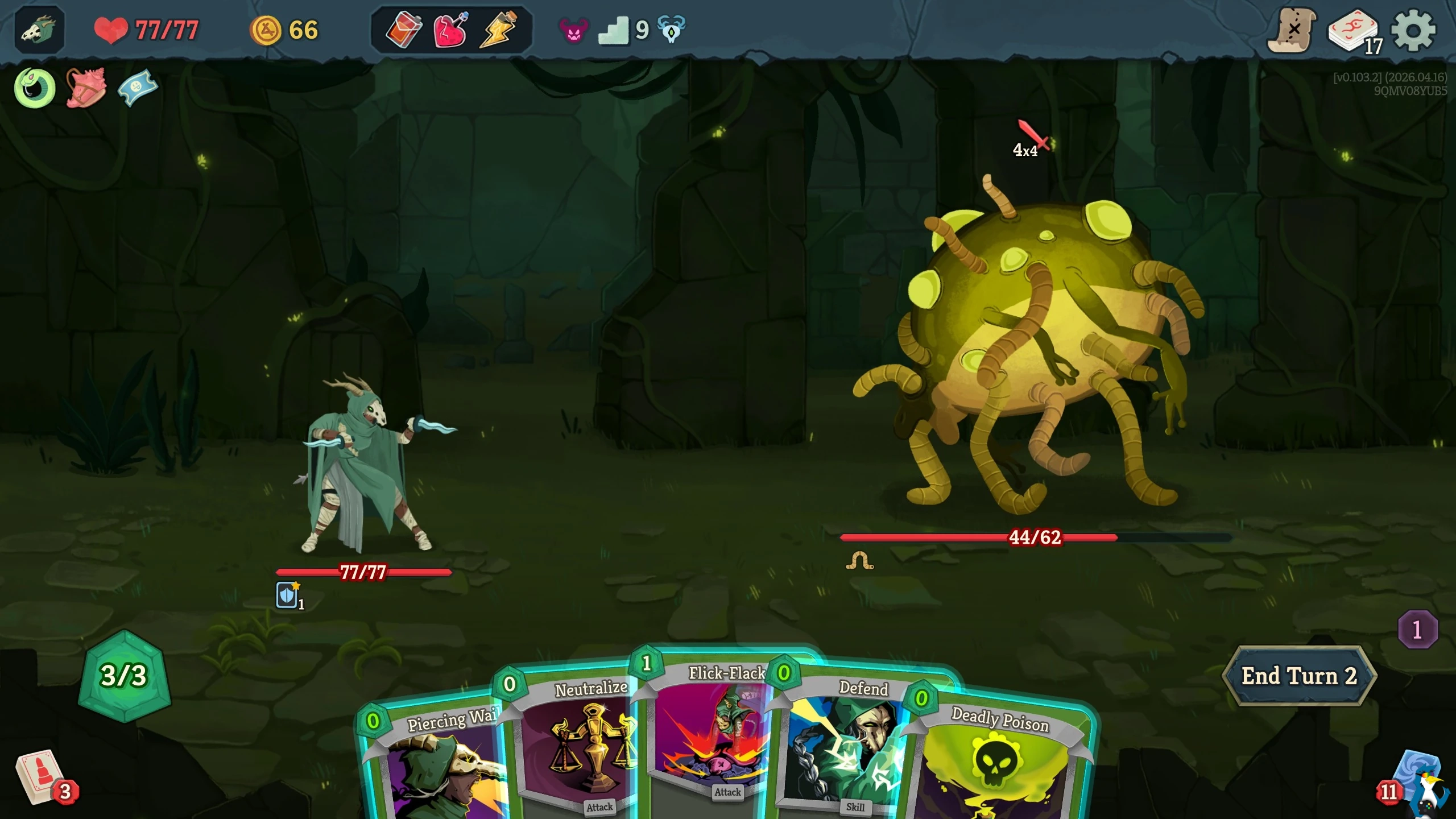1456x819 pixels.
Task: End the current turn
Action: click(x=1299, y=676)
